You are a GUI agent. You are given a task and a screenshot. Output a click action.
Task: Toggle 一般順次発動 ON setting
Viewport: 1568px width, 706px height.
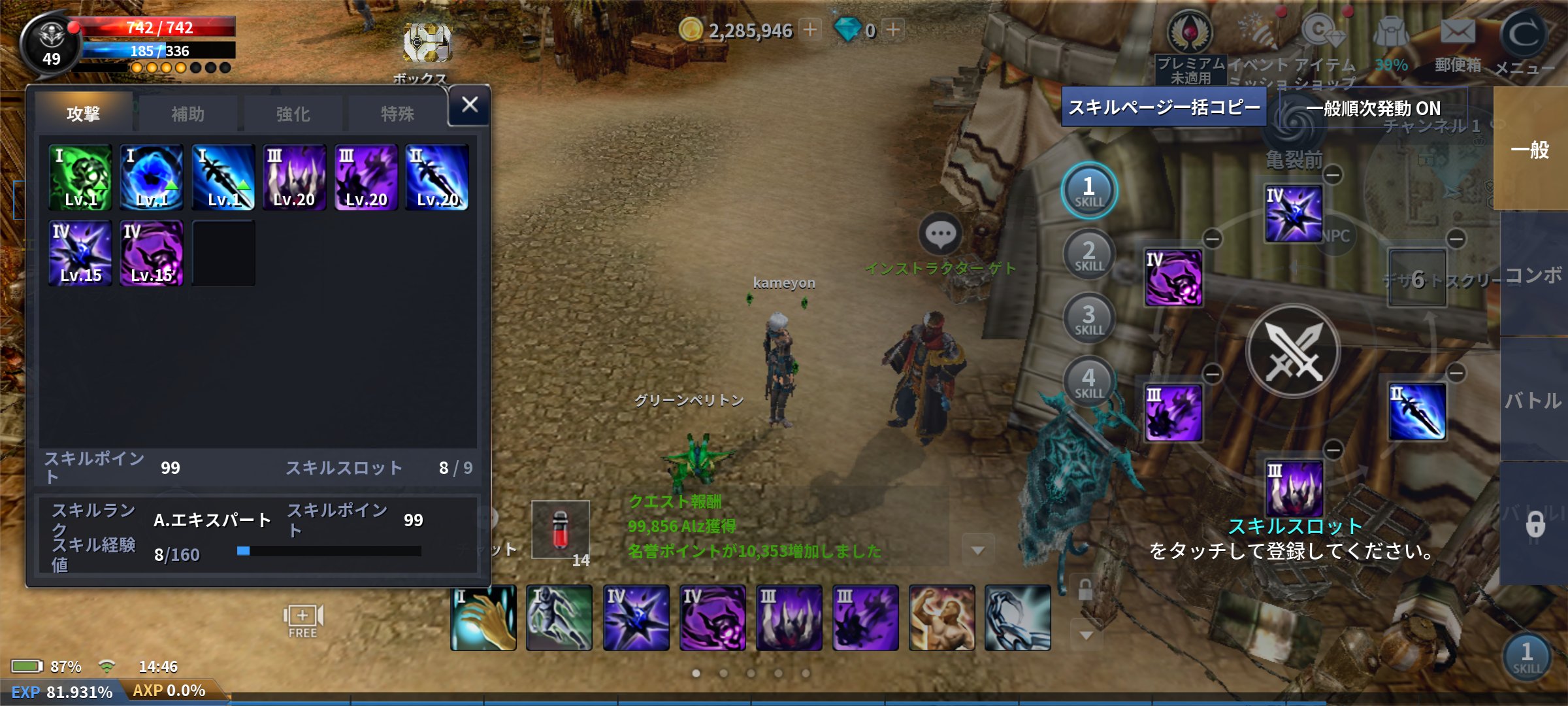pos(1373,108)
